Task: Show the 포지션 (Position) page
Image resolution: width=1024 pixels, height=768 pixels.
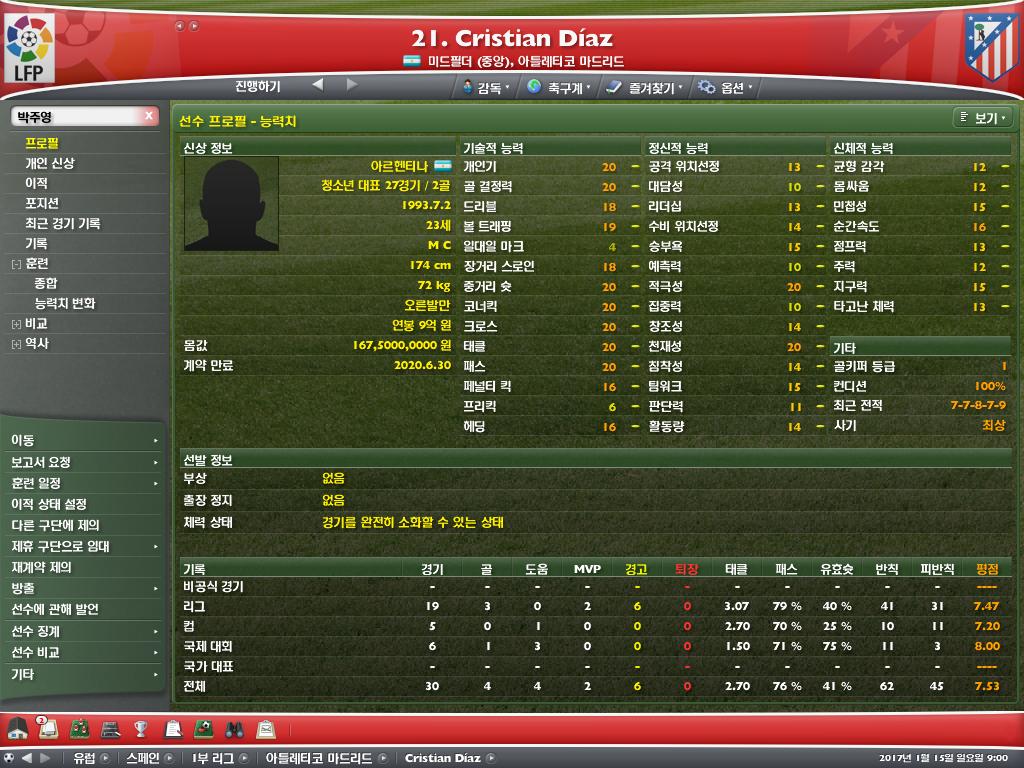Action: 42,203
